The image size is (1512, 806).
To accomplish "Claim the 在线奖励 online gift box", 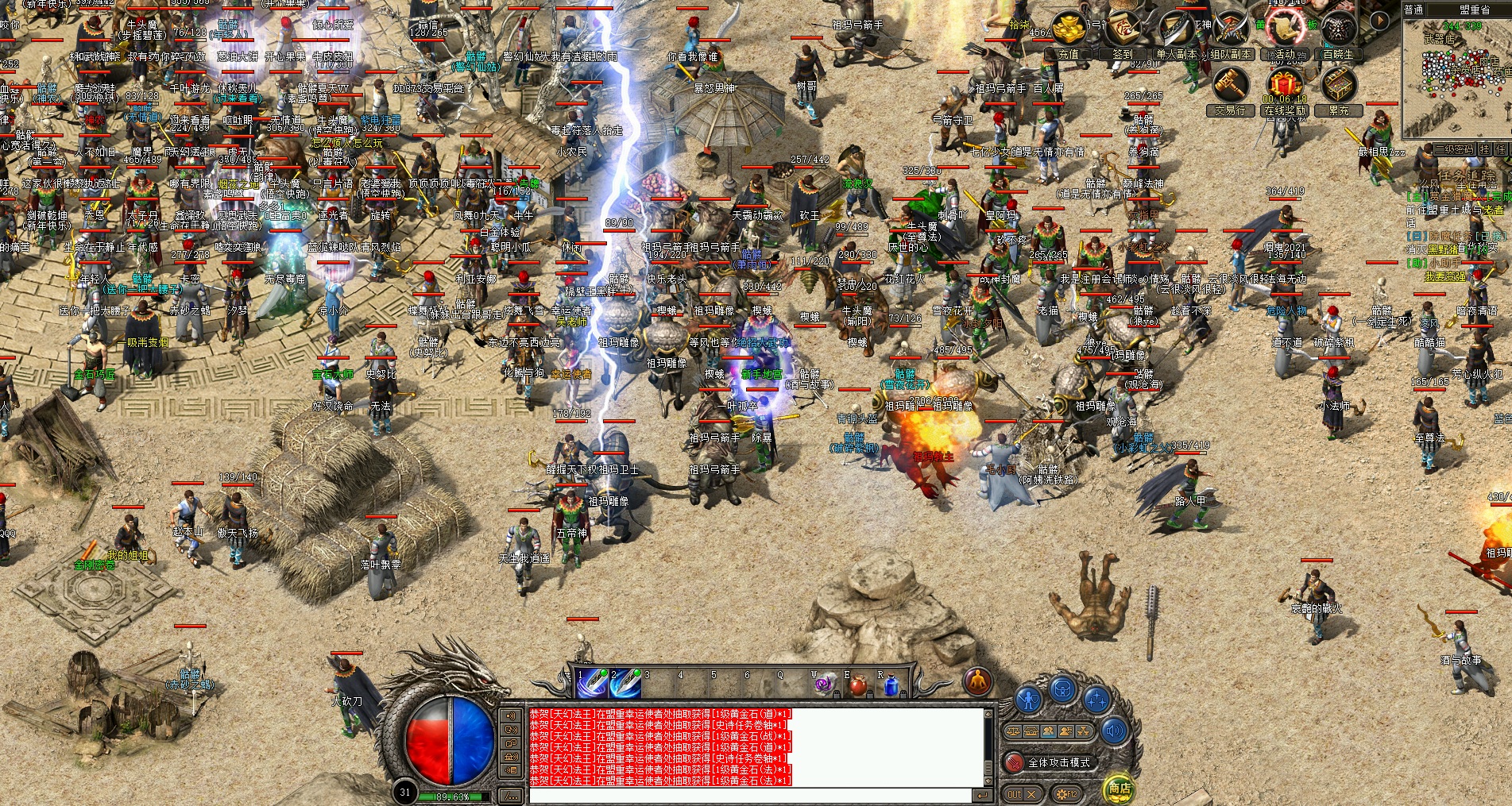I will [x=1285, y=86].
